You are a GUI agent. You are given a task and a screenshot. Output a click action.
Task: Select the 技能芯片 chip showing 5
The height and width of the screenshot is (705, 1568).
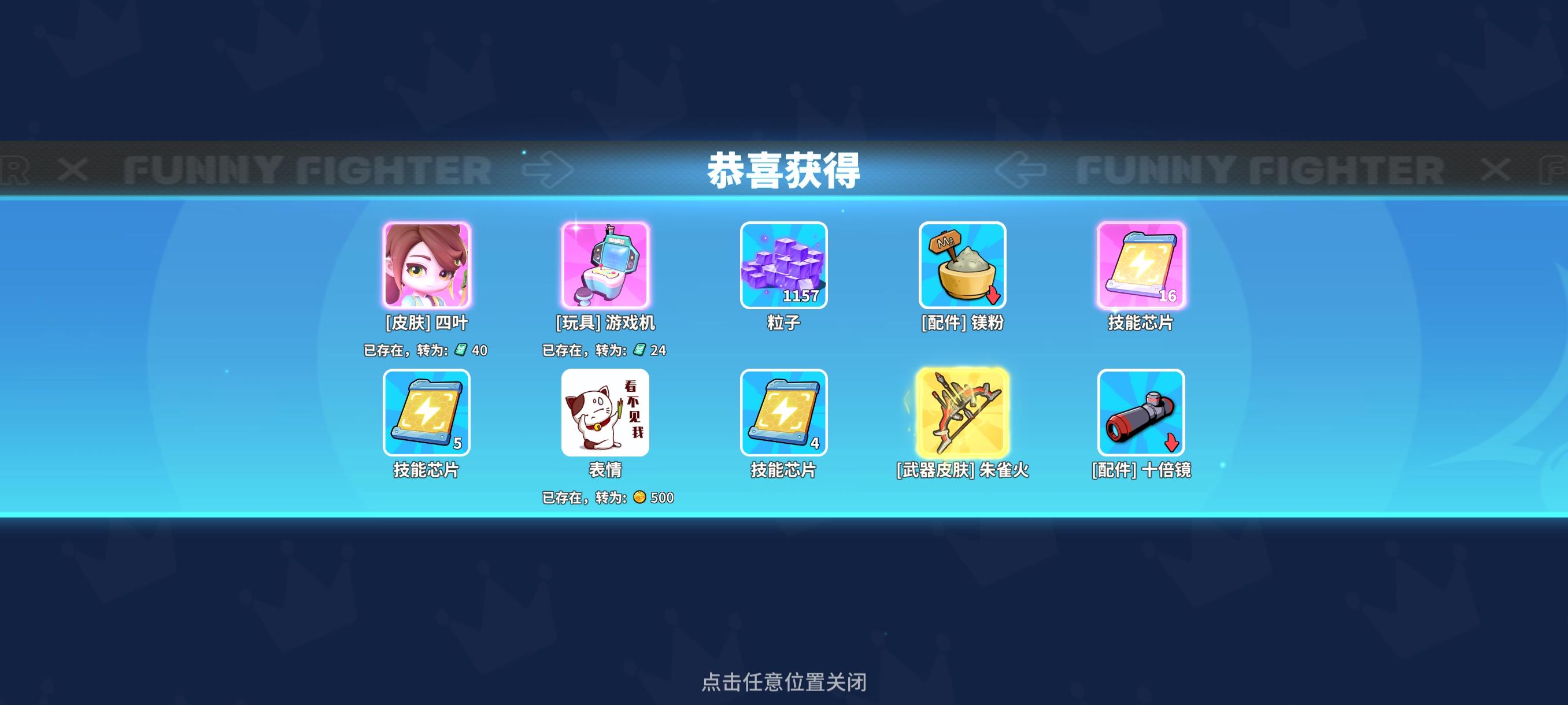426,414
